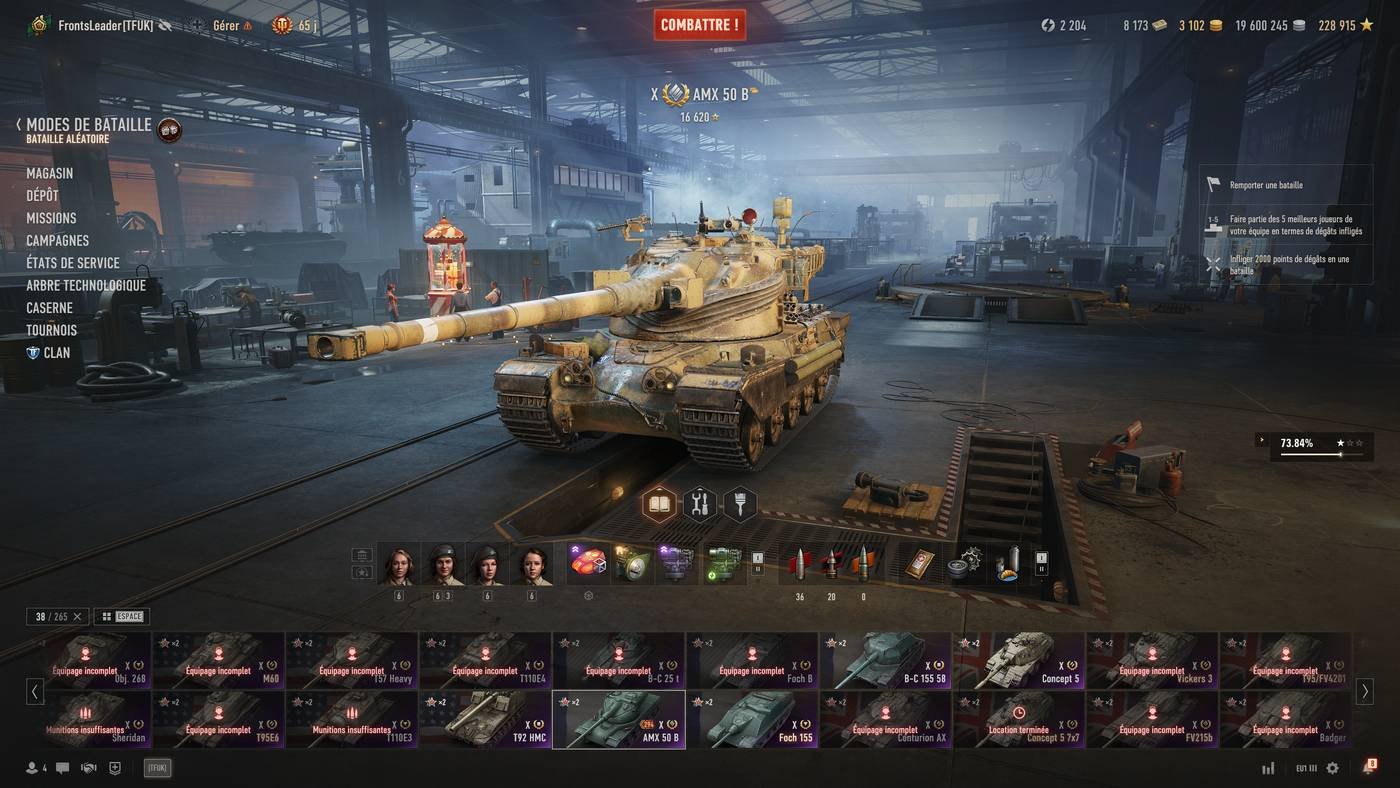Screen dimensions: 1400x788
Task: Open MAGASIN from the left menu
Action: [50, 173]
